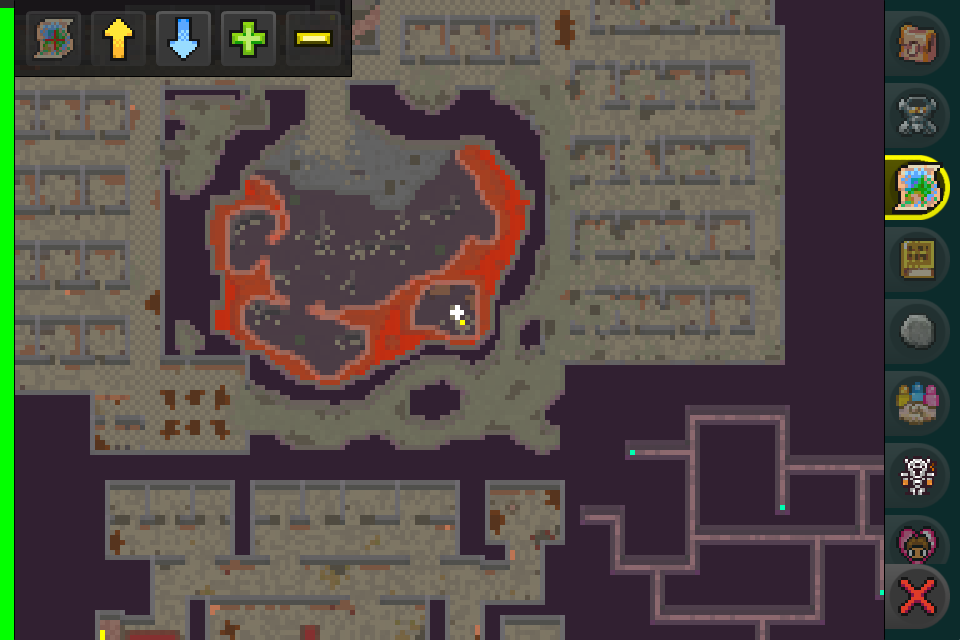
Task: Select the highlighted world map tab
Action: (x=917, y=187)
